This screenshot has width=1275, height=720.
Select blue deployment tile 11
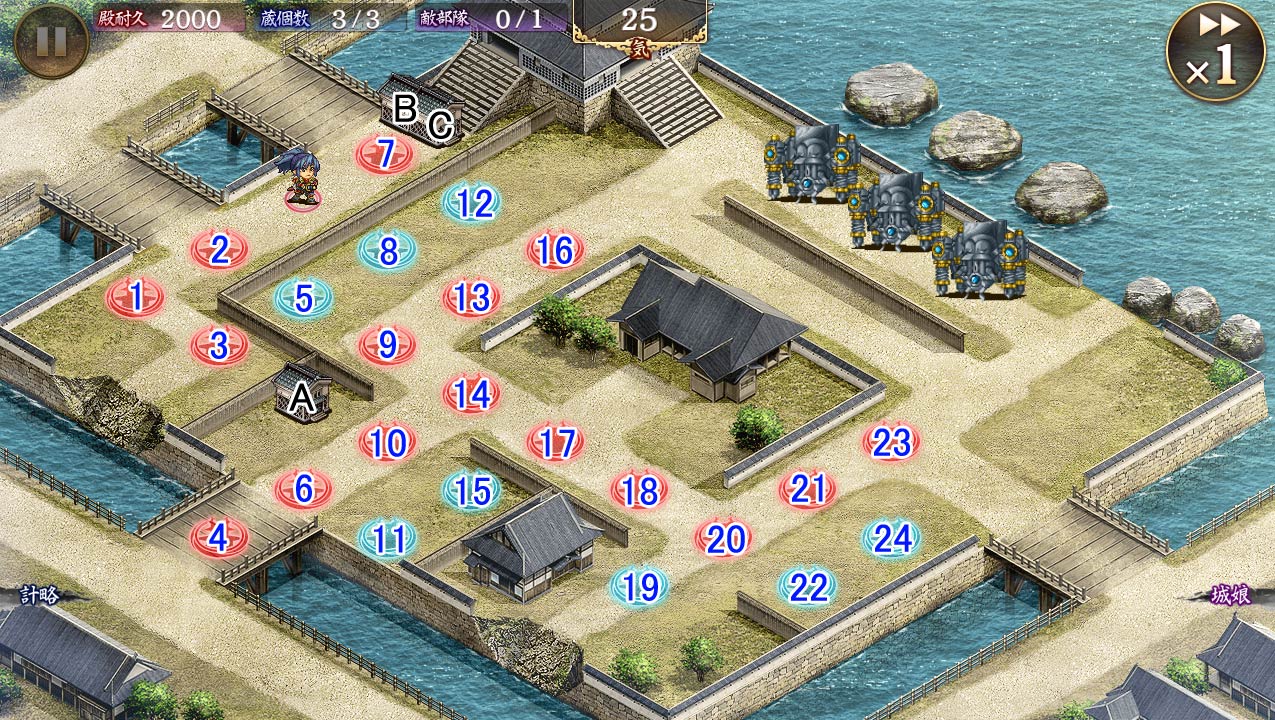coord(388,539)
